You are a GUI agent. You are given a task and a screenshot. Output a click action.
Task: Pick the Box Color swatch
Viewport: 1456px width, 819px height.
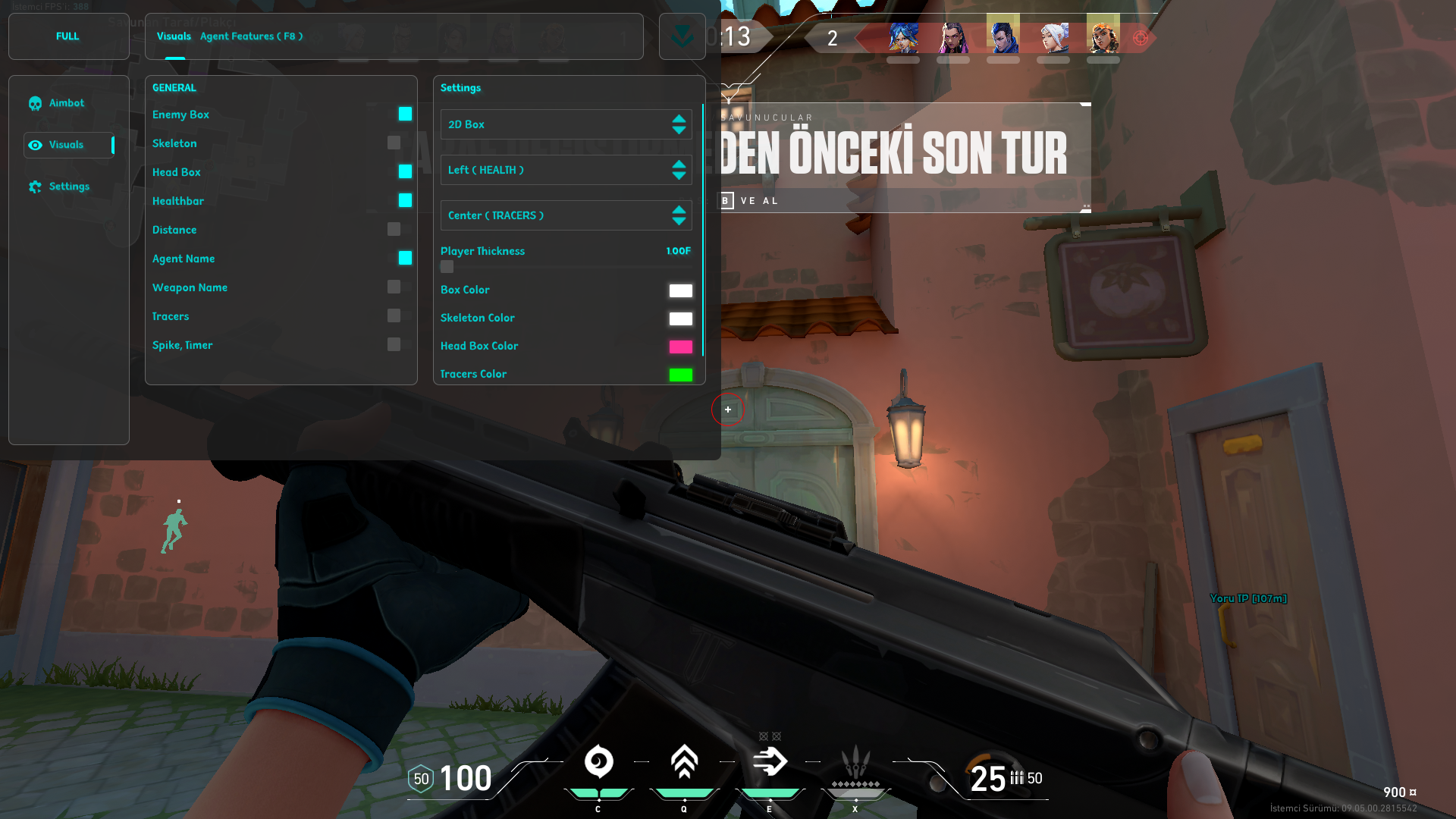point(680,290)
